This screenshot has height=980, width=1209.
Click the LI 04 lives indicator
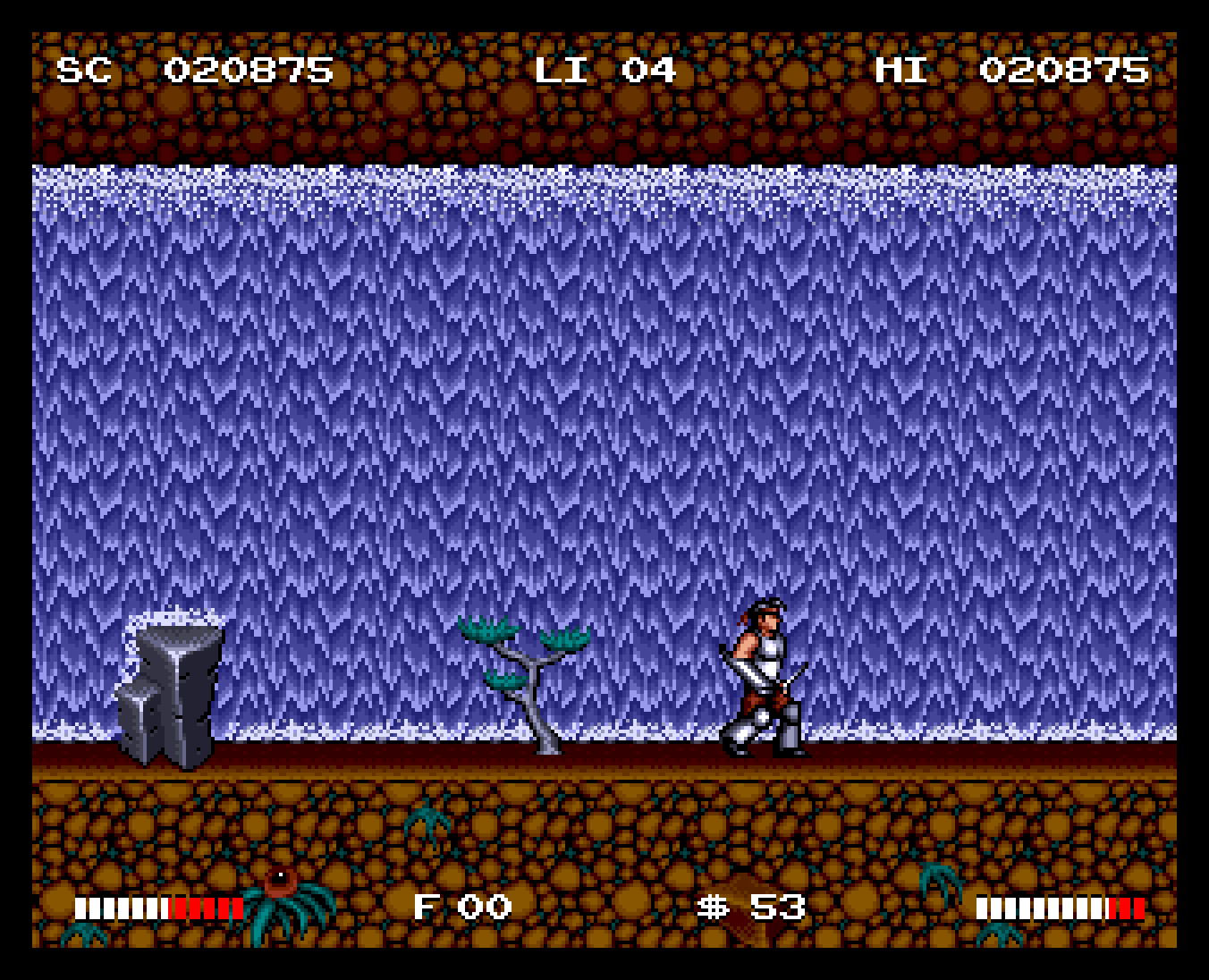[x=608, y=70]
